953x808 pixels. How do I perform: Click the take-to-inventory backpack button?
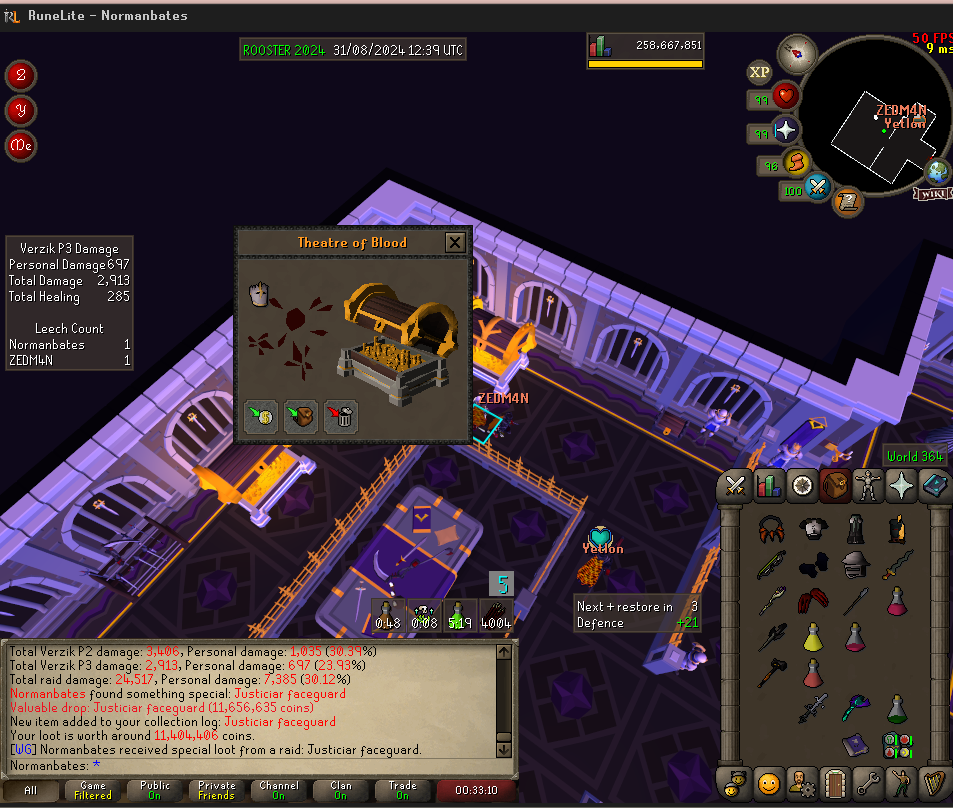[301, 417]
